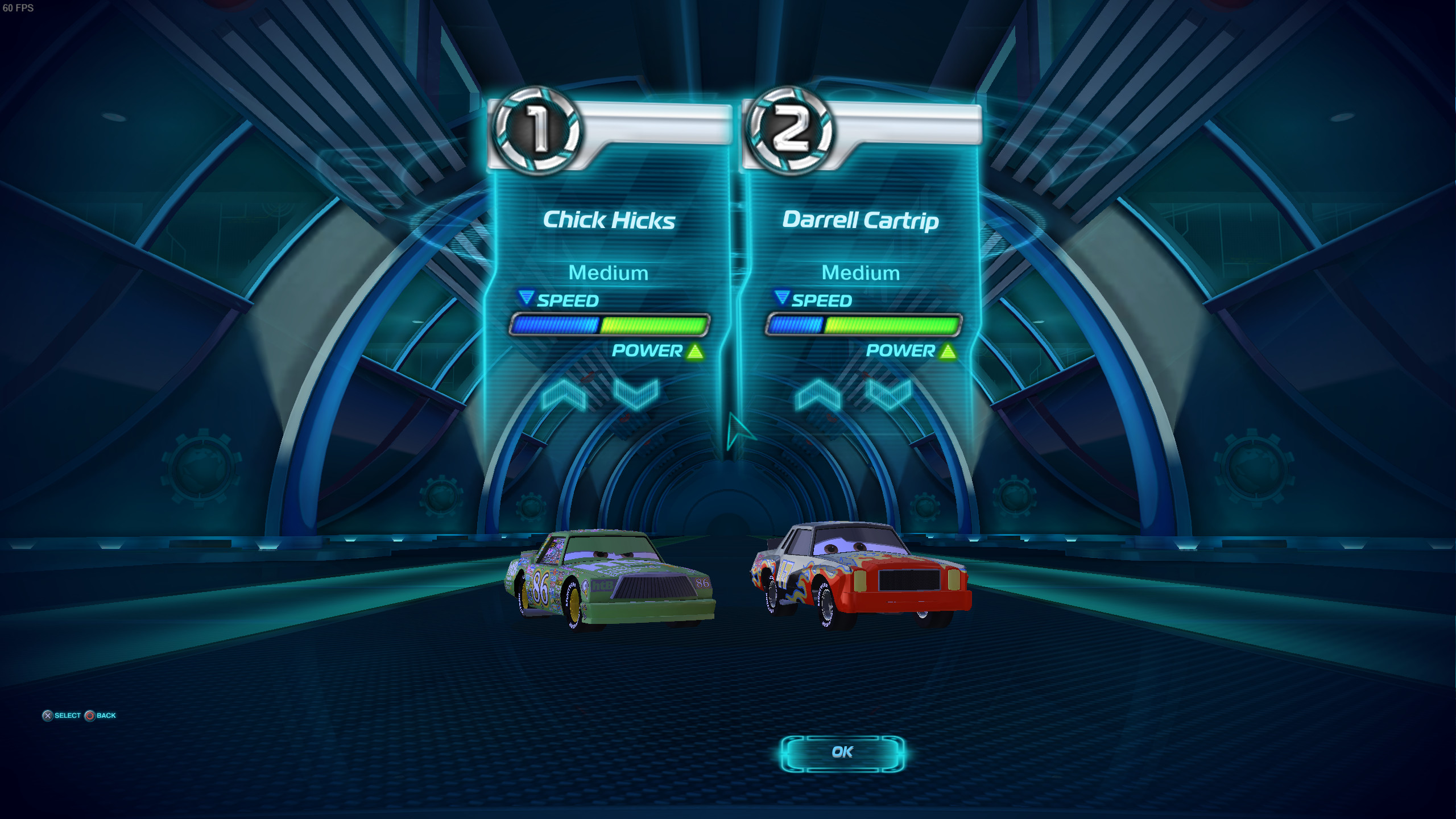Click the BACK text label
The height and width of the screenshot is (819, 1456).
(105, 715)
